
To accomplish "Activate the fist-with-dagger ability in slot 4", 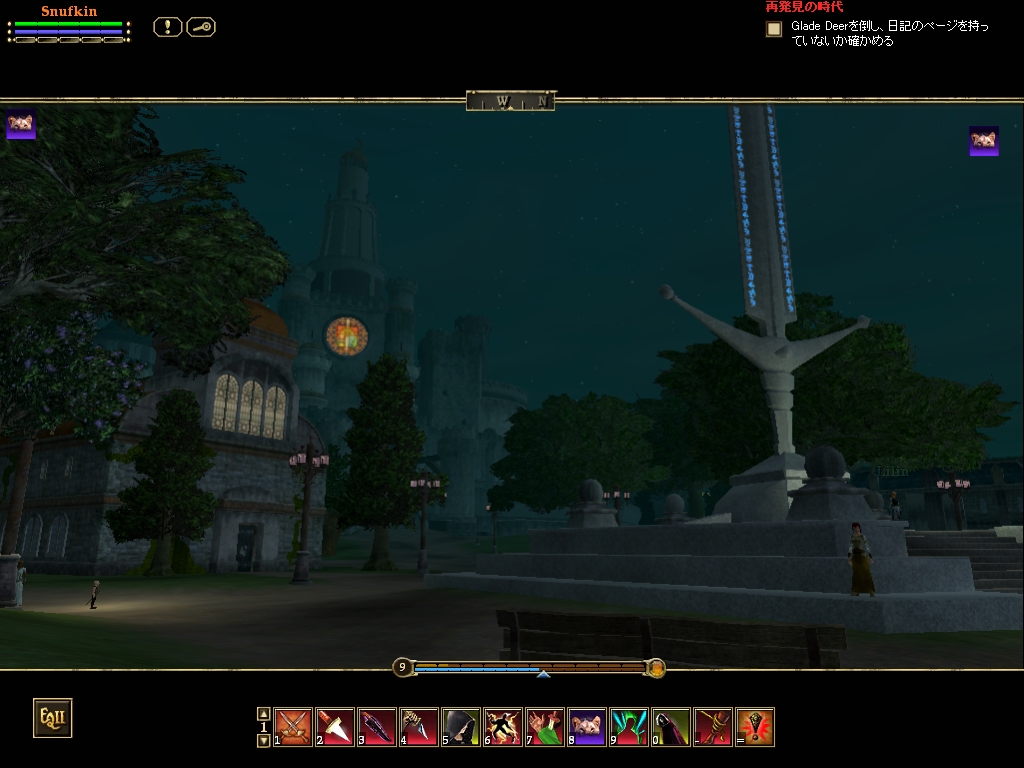I will (x=420, y=727).
